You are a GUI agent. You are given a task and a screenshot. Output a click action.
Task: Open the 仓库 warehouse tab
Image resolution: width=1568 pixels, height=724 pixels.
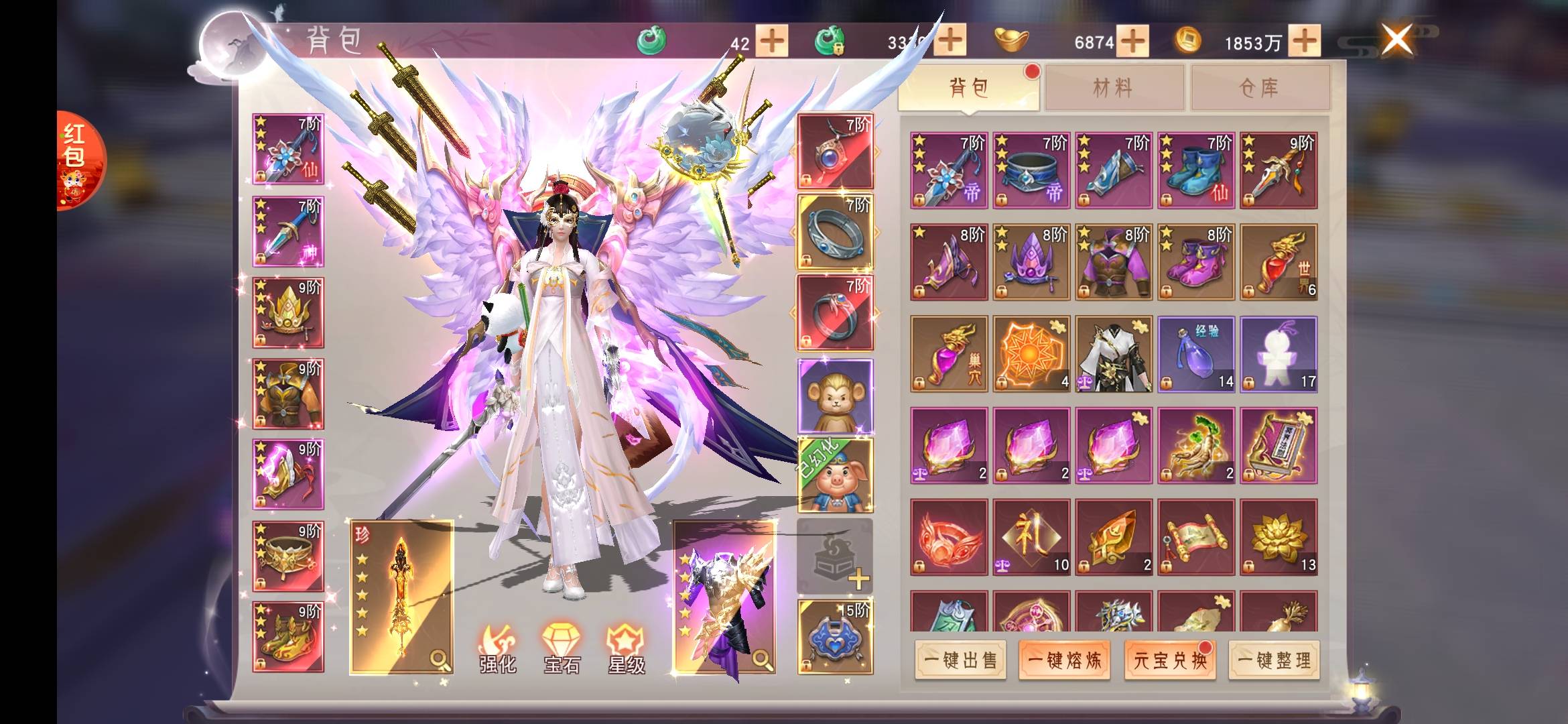point(1259,88)
